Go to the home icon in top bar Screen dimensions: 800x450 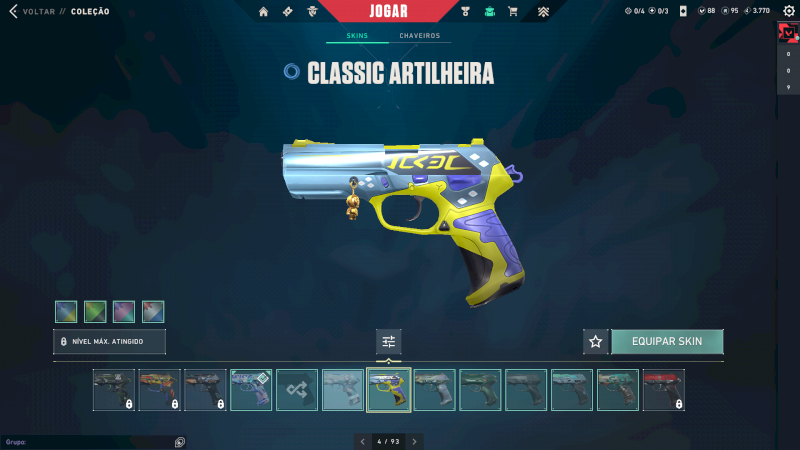point(264,12)
